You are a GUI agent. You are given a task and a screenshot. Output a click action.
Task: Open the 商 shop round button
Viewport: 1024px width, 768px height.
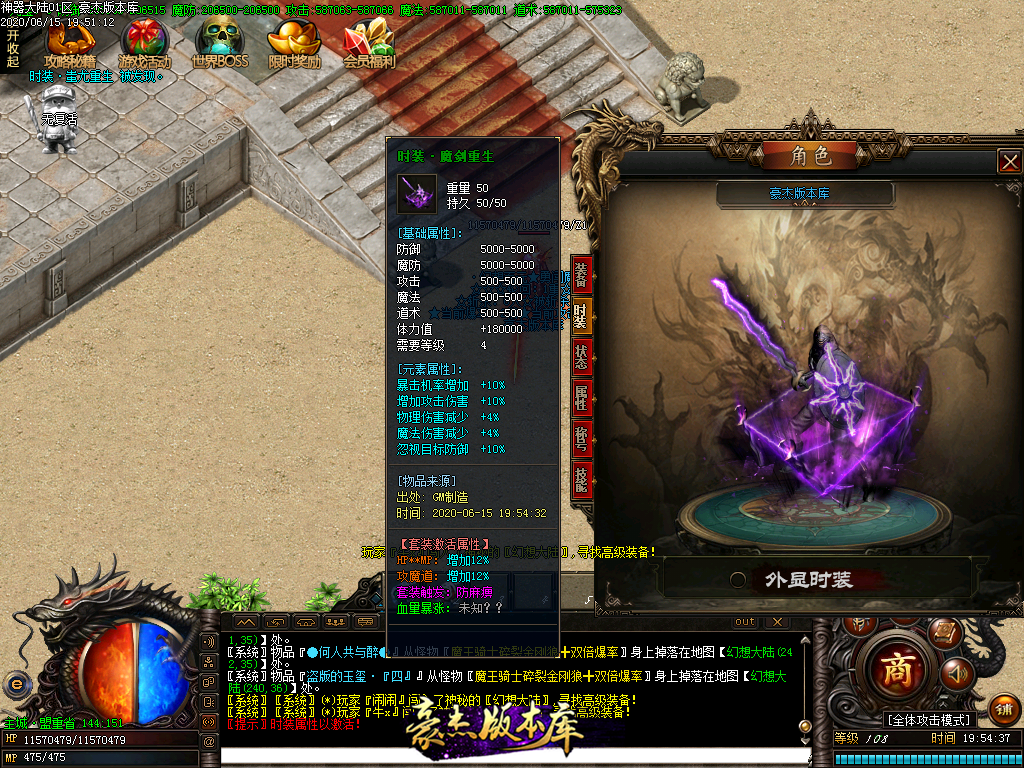(896, 671)
